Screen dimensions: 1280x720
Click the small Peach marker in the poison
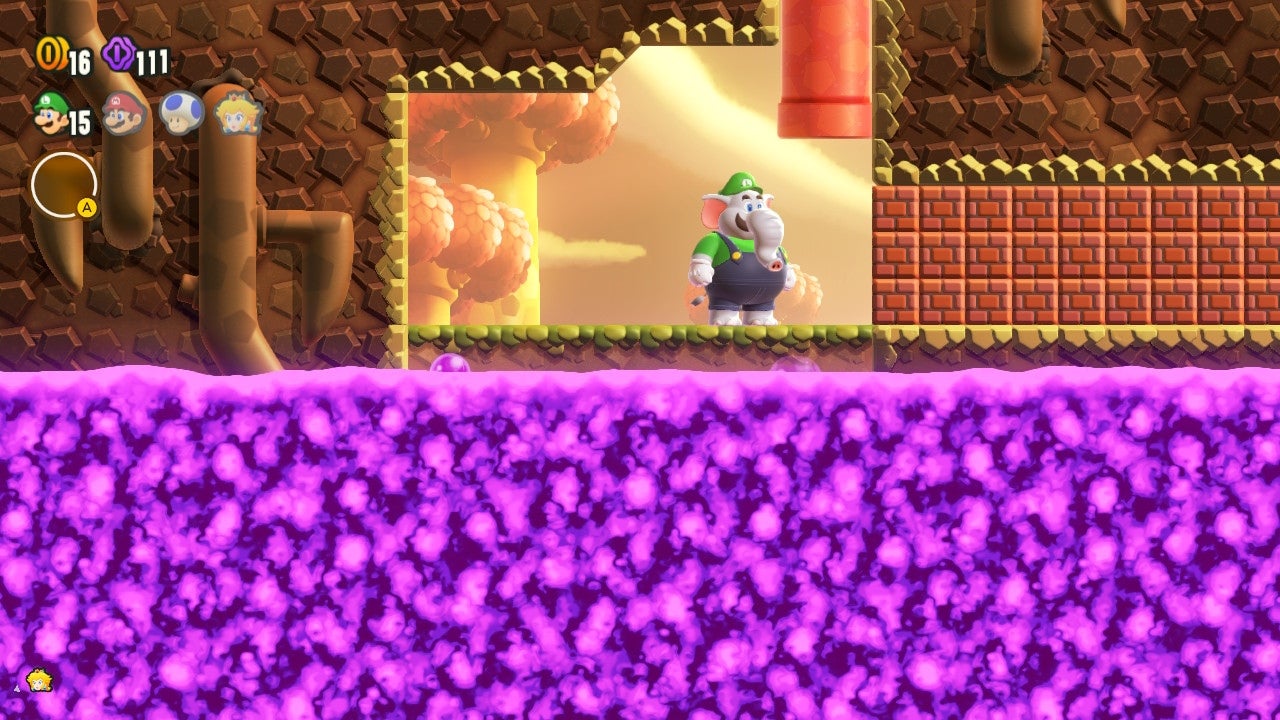[x=40, y=680]
